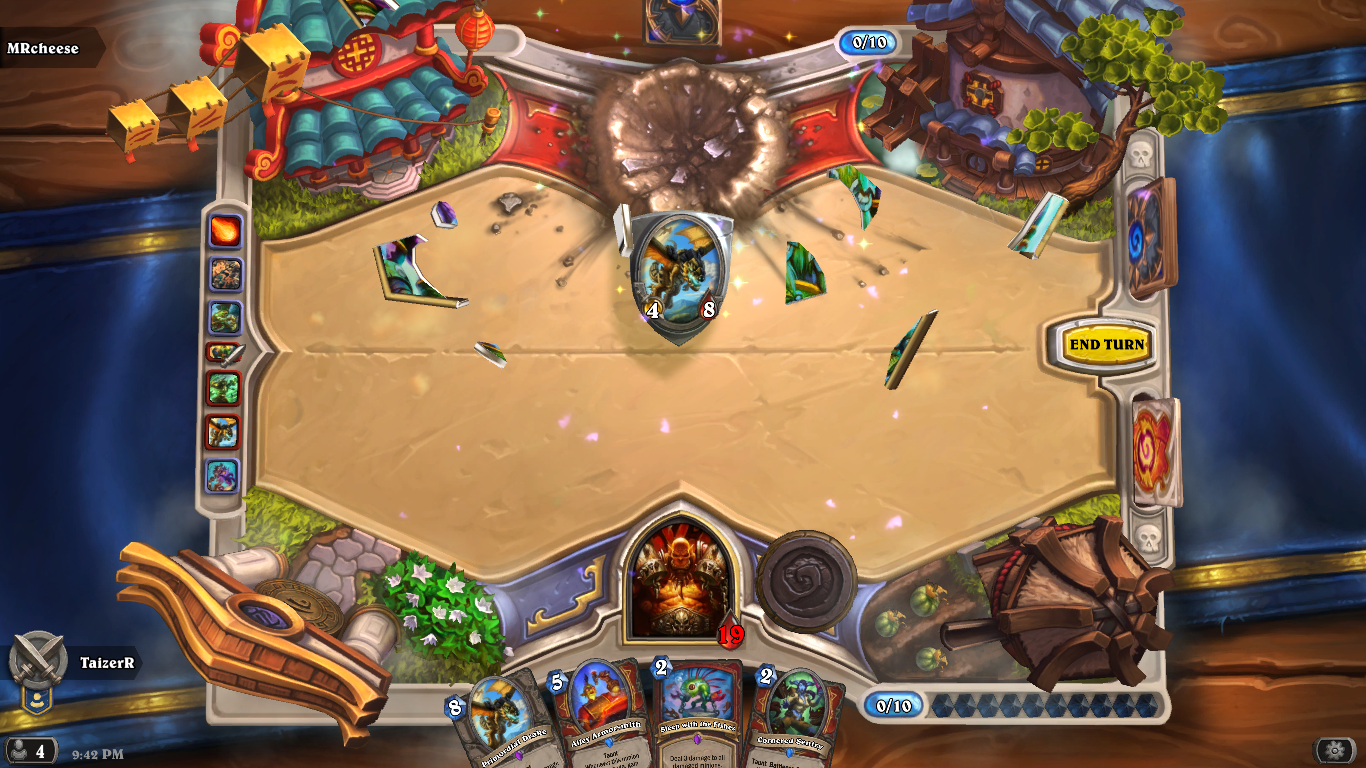Select the 4/8 drake minion on board
Viewport: 1366px width, 768px height.
(x=680, y=270)
